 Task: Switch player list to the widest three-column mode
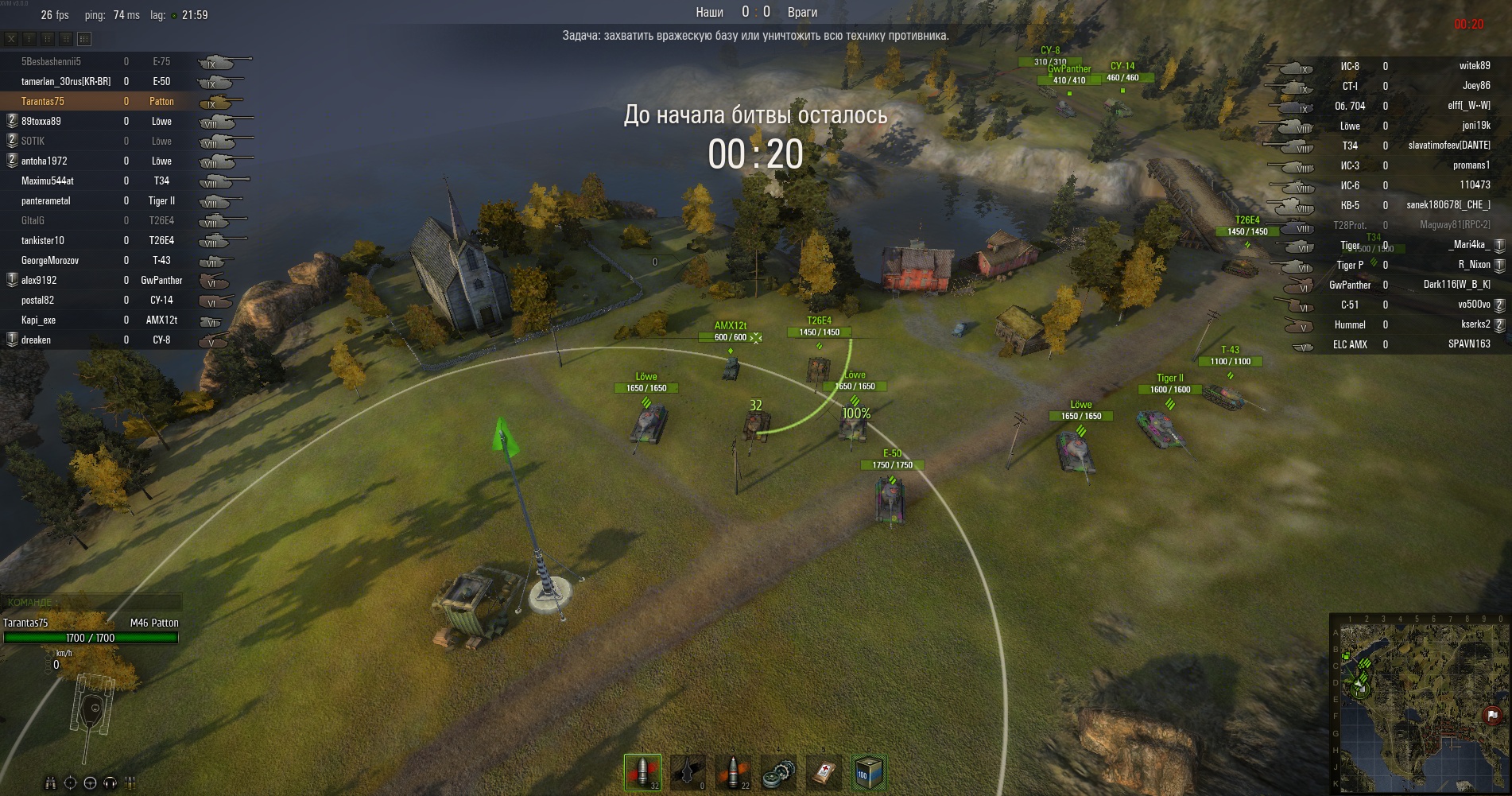(84, 38)
